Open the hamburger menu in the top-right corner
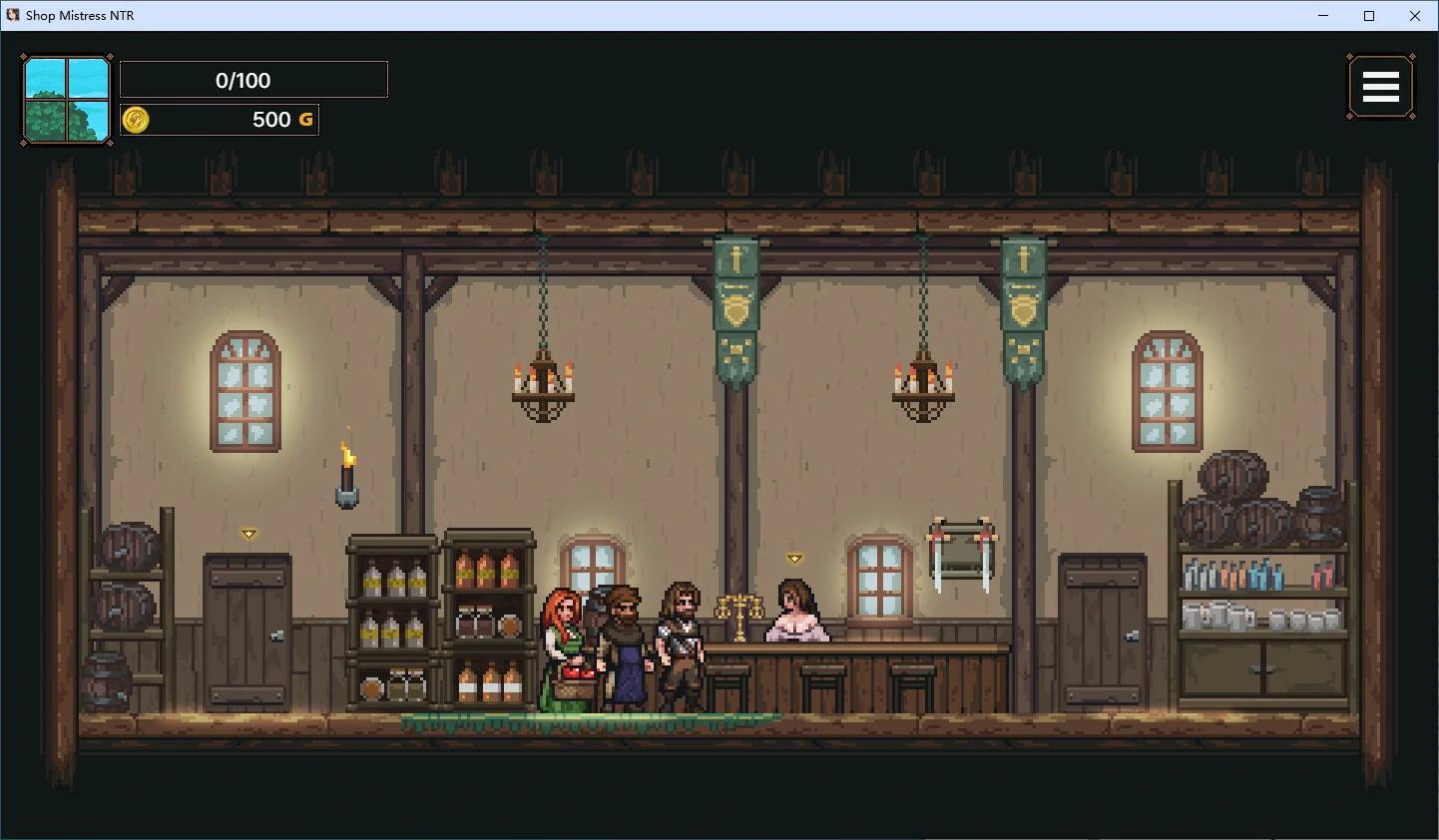1439x840 pixels. 1381,87
